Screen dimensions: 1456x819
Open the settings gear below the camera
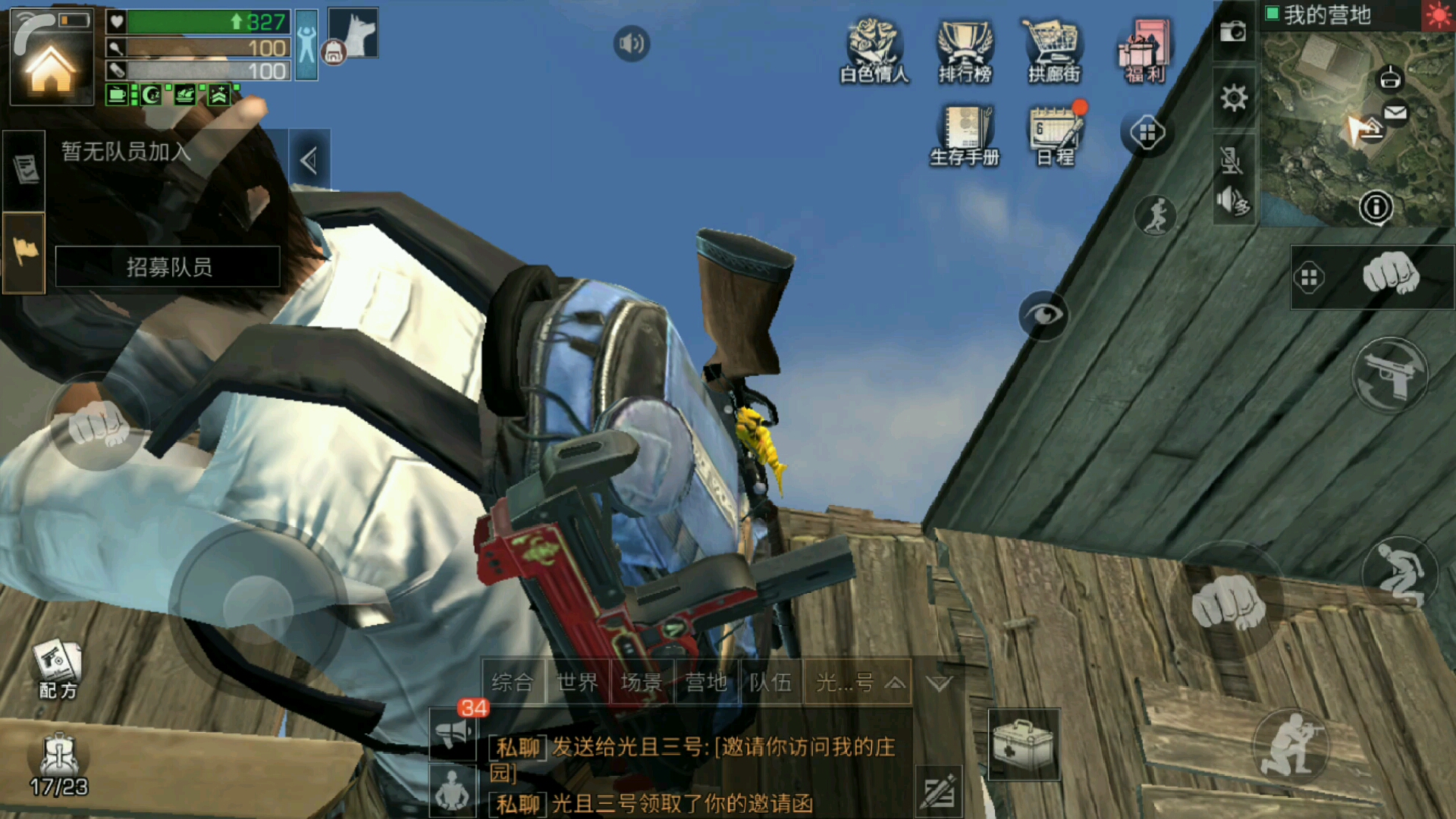coord(1235,99)
